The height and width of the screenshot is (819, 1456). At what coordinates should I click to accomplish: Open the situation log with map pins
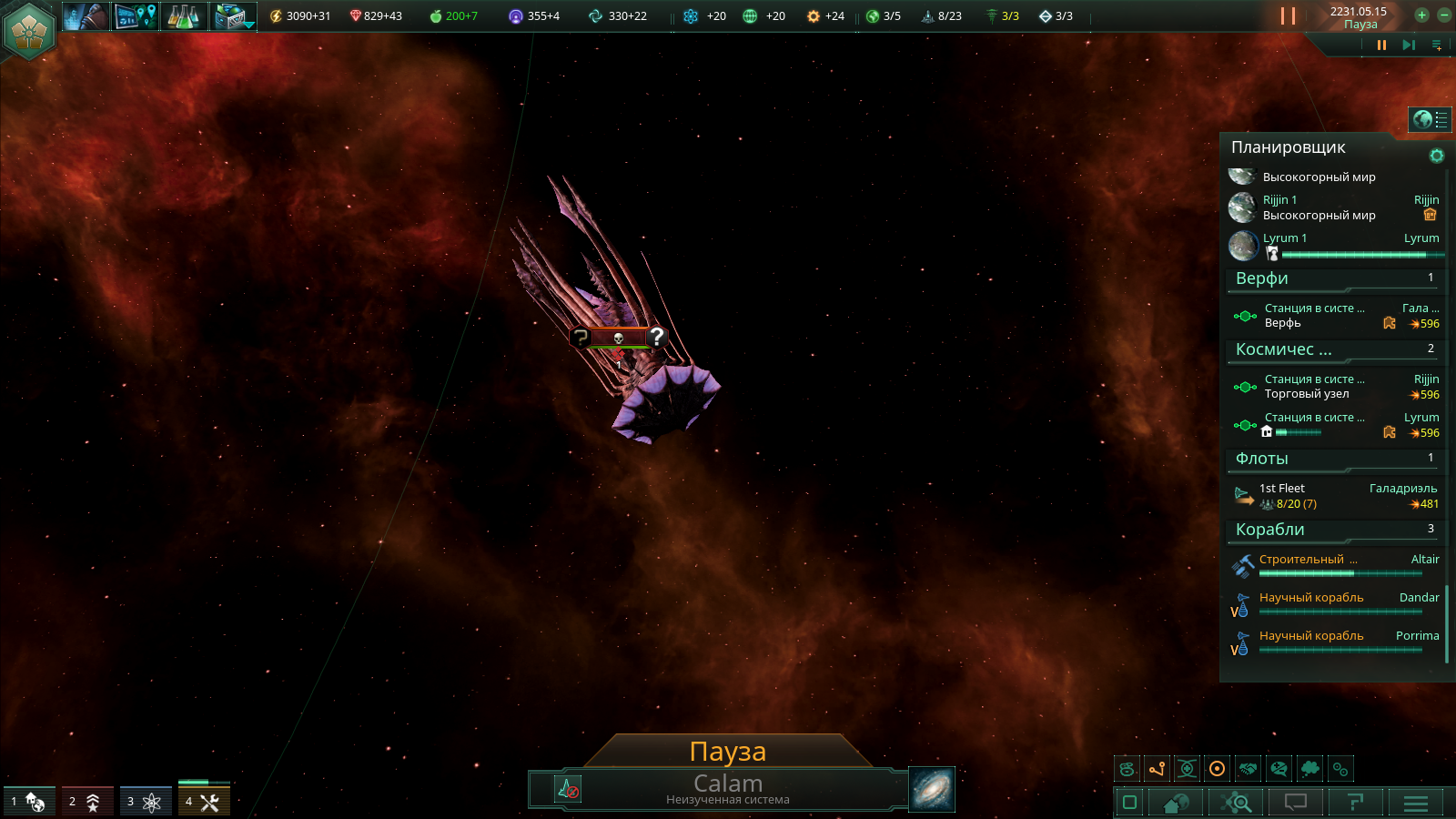coord(136,15)
